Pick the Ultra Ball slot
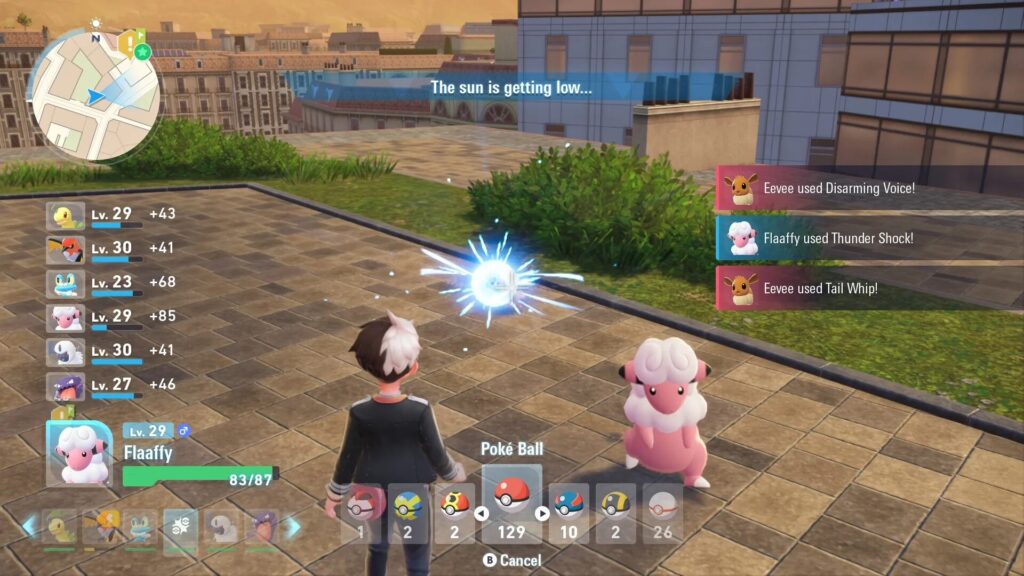The width and height of the screenshot is (1024, 576). click(x=617, y=511)
